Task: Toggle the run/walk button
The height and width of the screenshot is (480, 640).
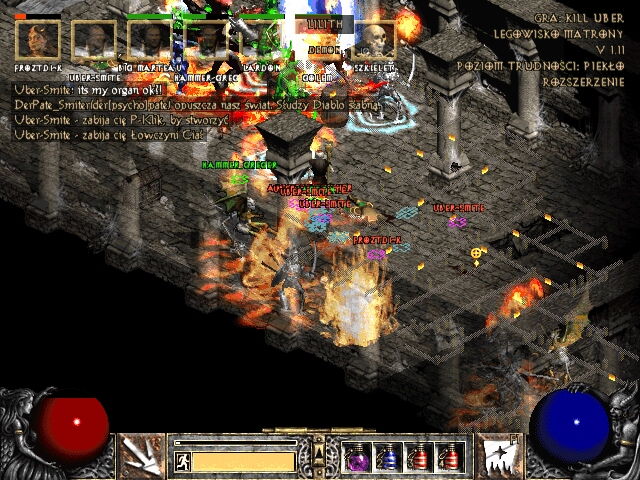Action: (x=183, y=461)
